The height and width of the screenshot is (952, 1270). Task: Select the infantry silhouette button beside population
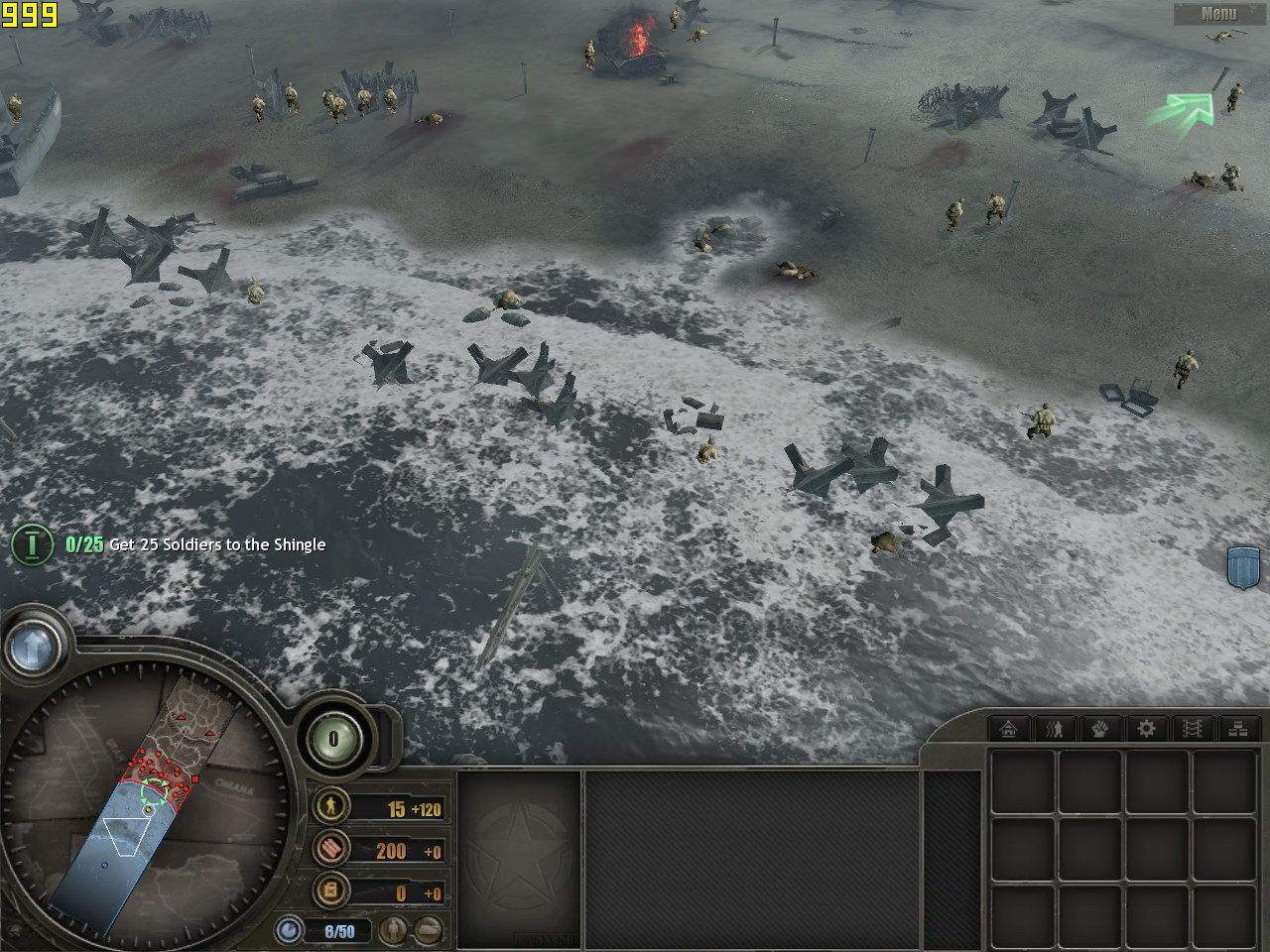395,930
